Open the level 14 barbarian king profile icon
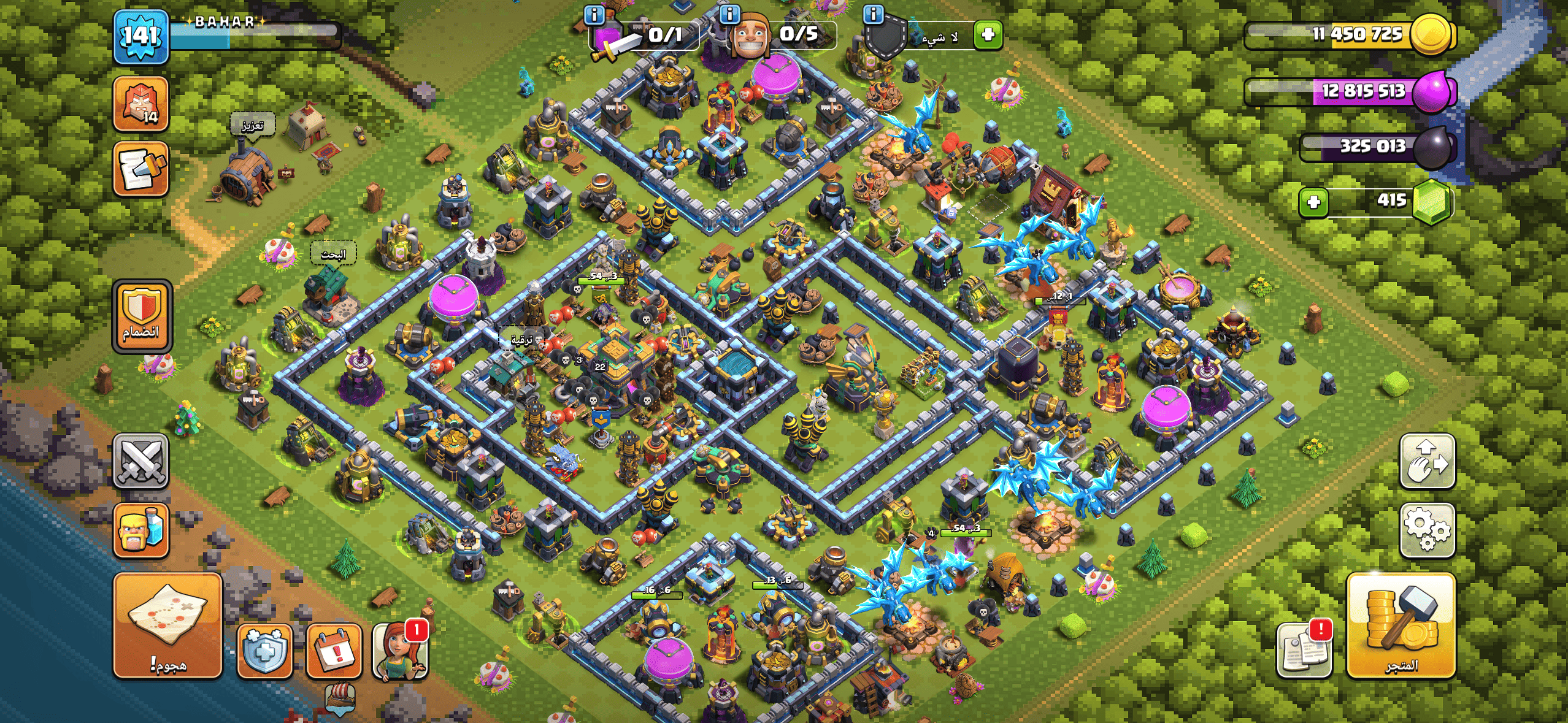 [141, 104]
